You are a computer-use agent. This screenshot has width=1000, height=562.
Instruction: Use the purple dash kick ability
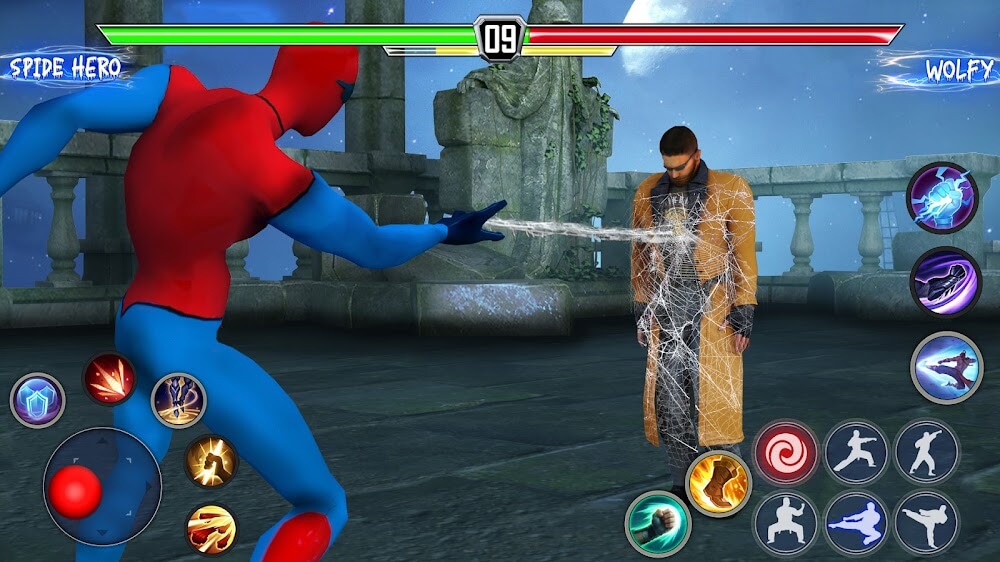[945, 282]
